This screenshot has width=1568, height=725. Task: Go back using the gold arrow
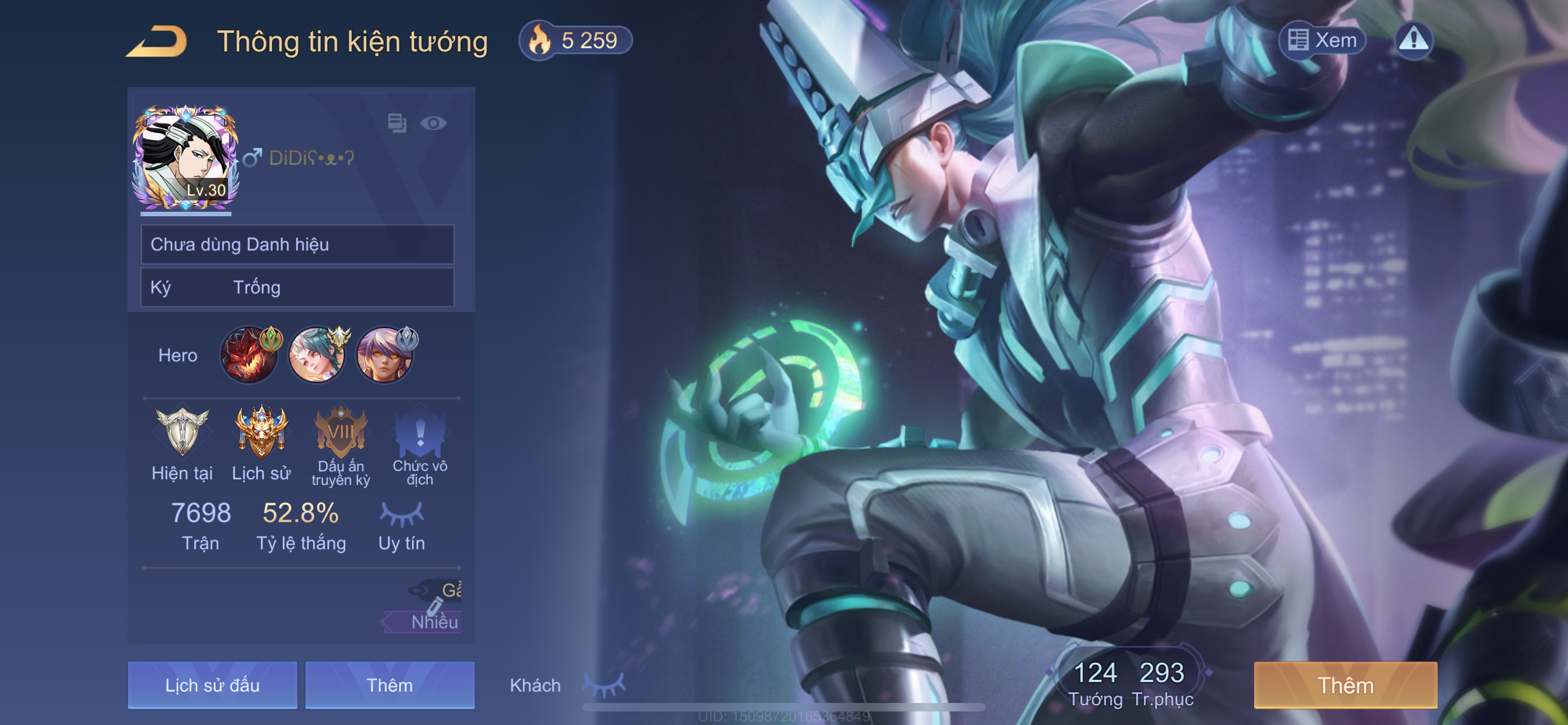tap(156, 41)
